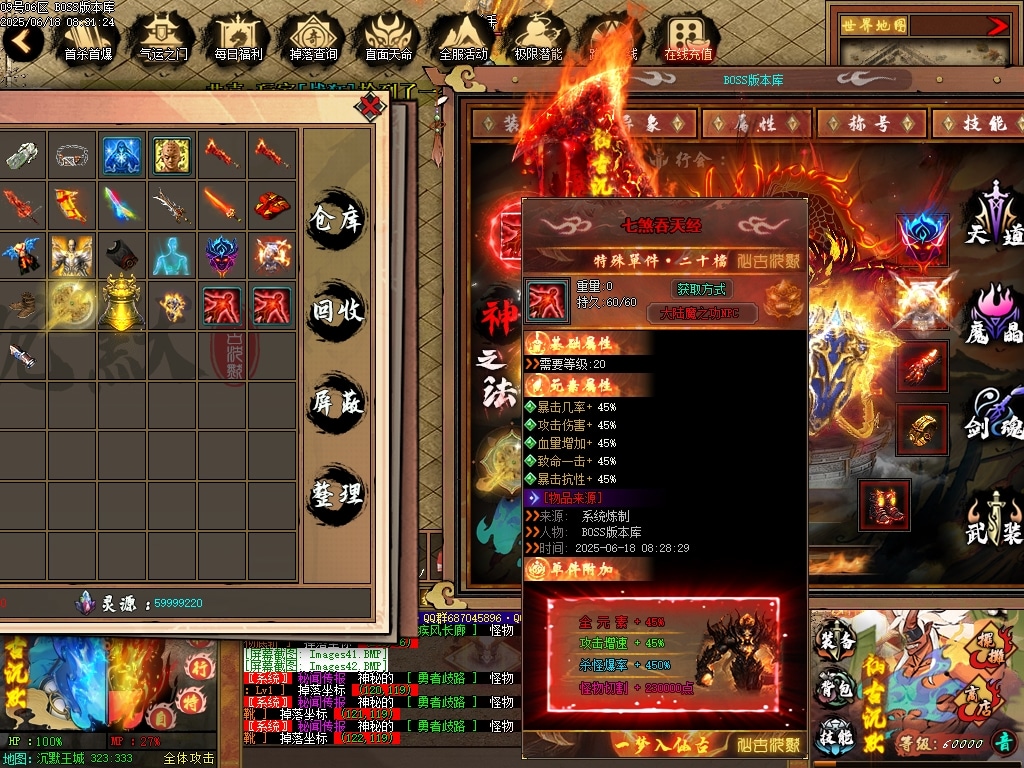The height and width of the screenshot is (768, 1024).
Task: Open 每日福利 daily rewards
Action: coord(238,38)
